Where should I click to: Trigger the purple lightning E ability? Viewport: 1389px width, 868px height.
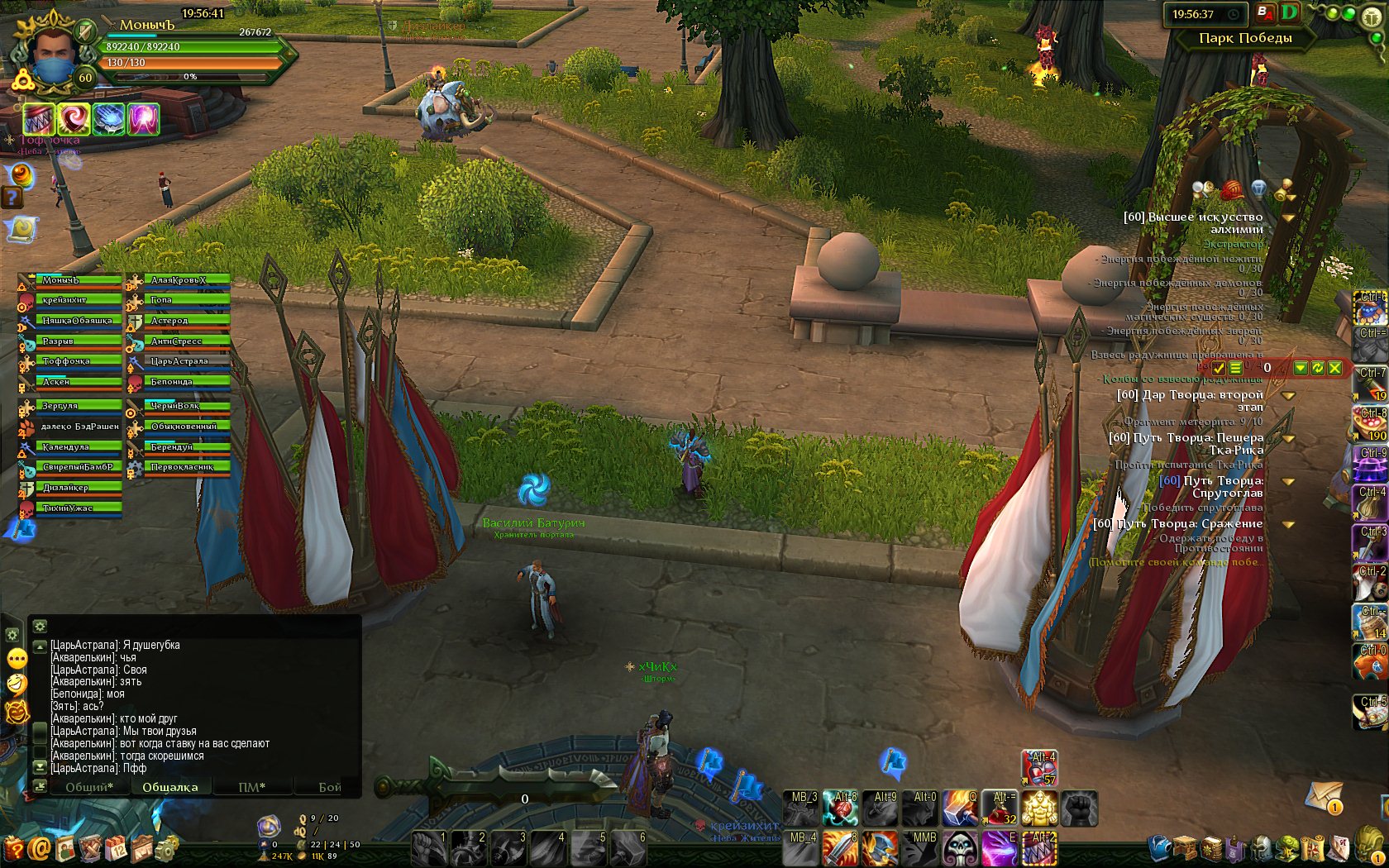click(x=1000, y=848)
